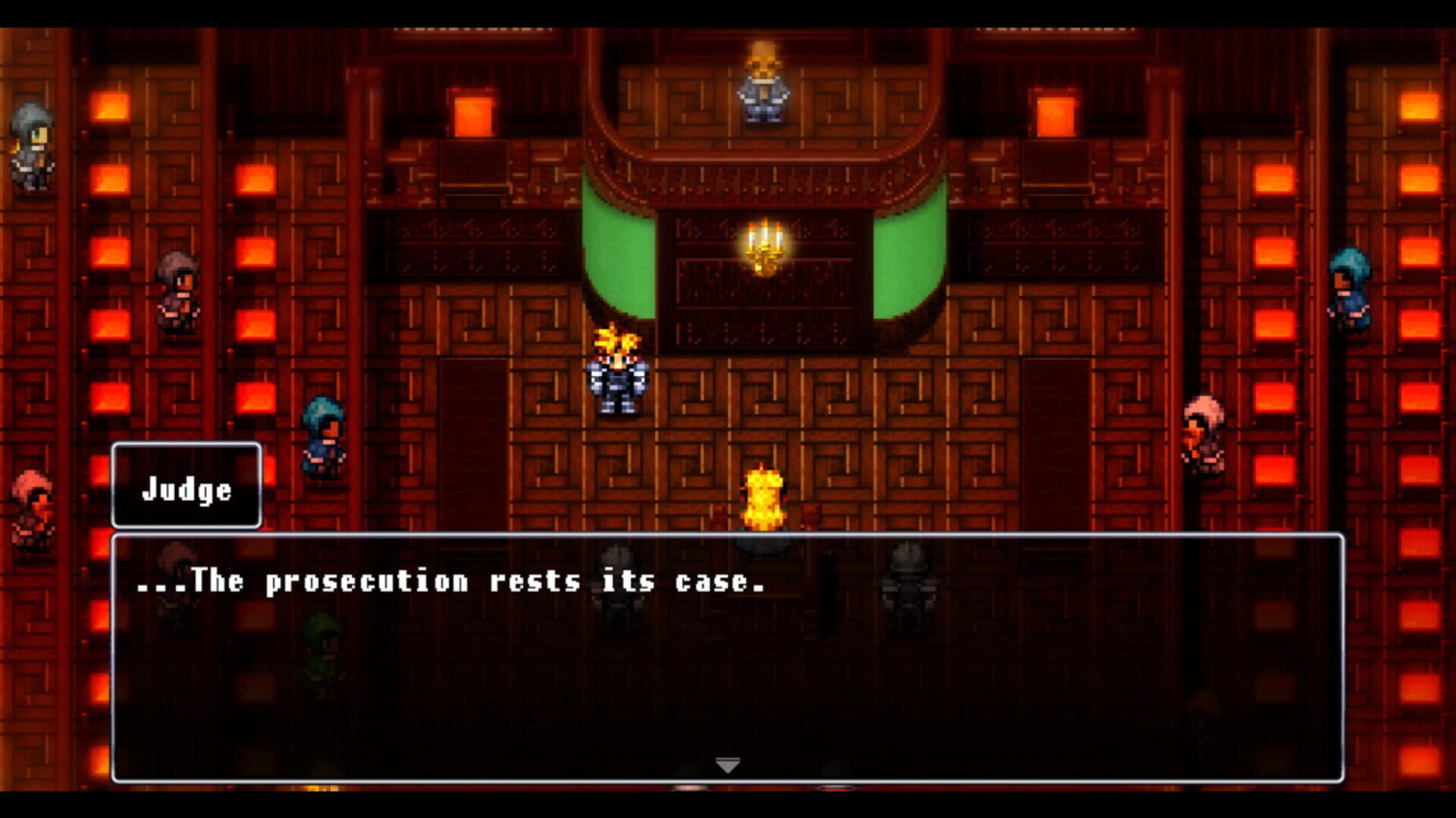Select the Judge name tab above the dialogue
1456x818 pixels.
186,489
